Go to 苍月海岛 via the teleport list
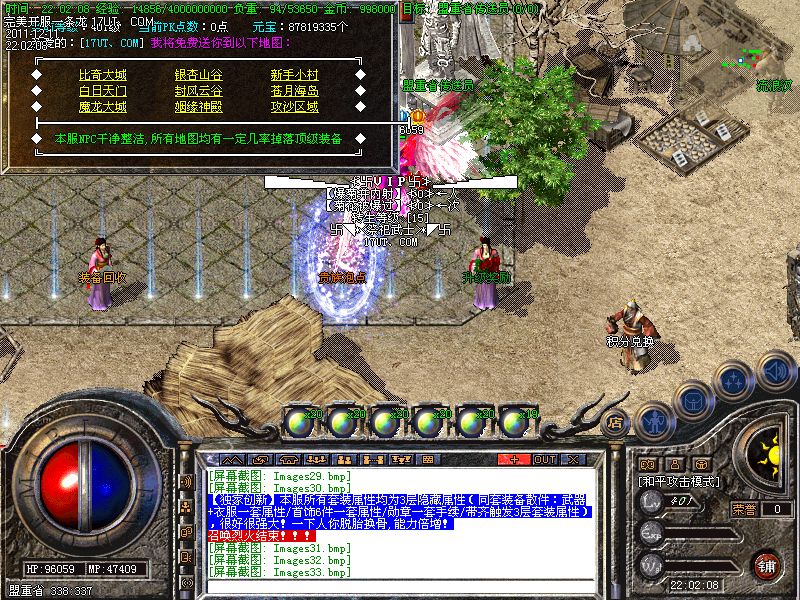The image size is (800, 600). pos(294,91)
